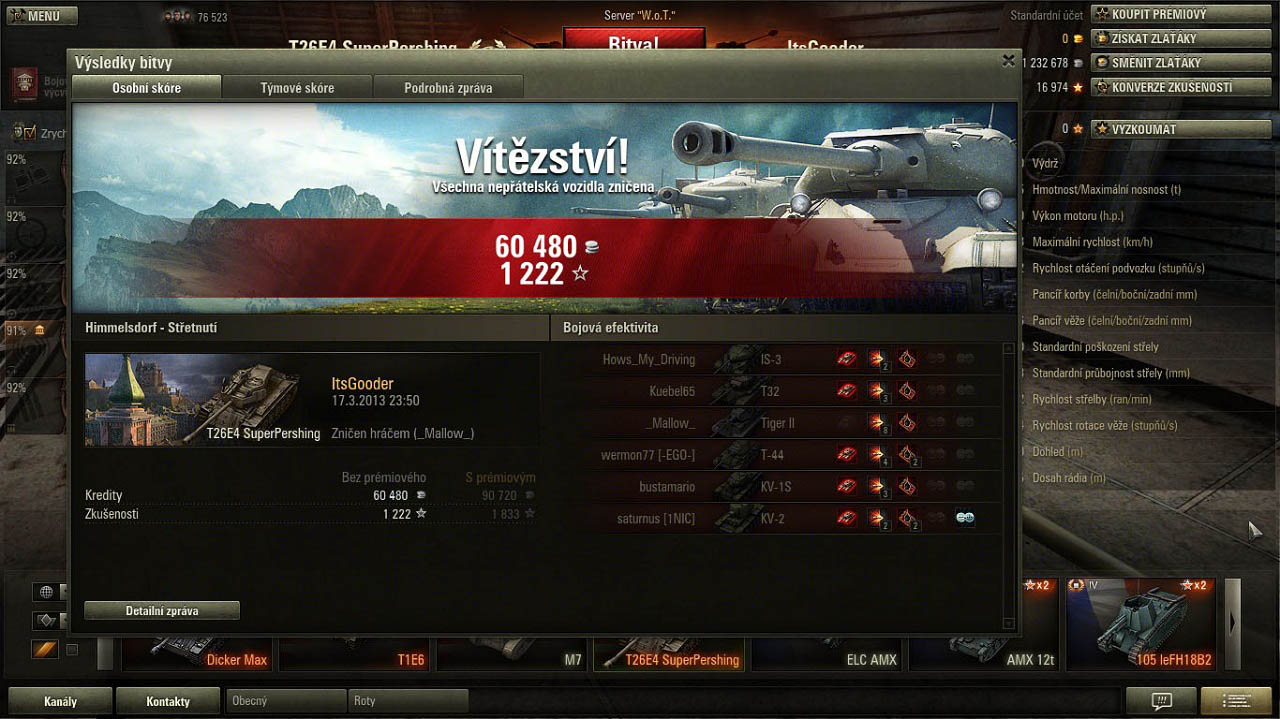Open the Podrobná zpráva tab
This screenshot has width=1280, height=719.
click(x=448, y=88)
